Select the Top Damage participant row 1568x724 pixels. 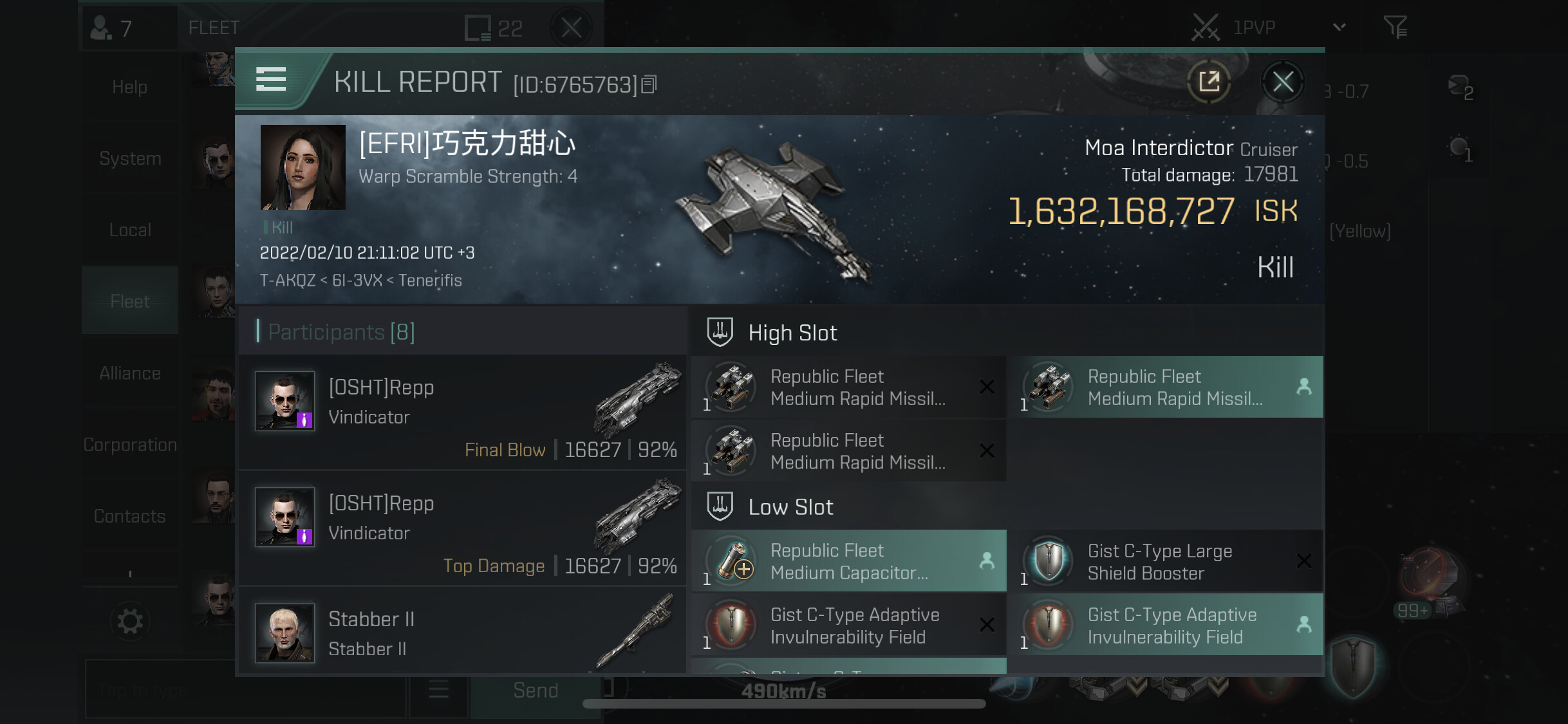tap(462, 528)
